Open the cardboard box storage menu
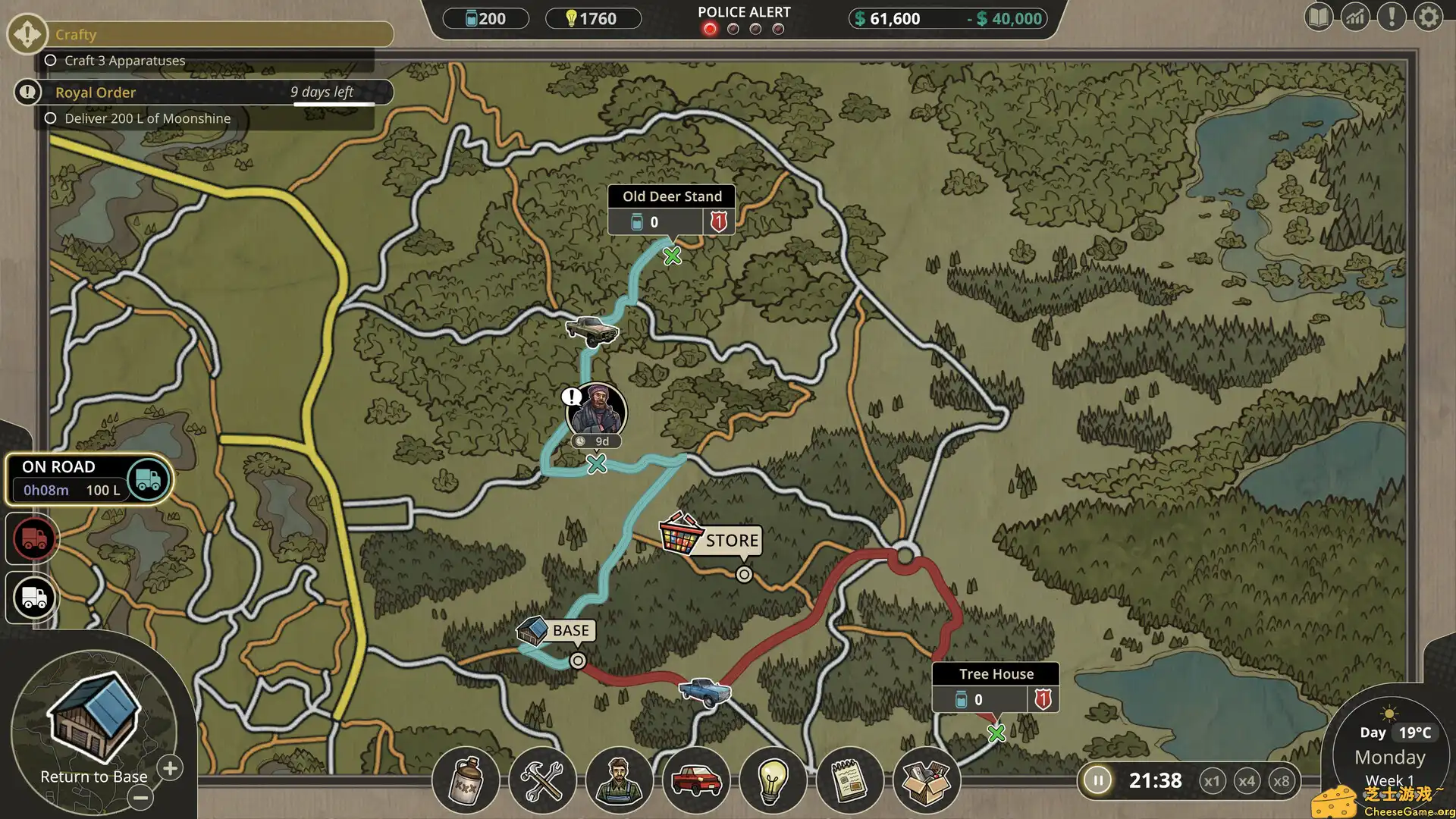1456x819 pixels. pyautogui.click(x=926, y=781)
